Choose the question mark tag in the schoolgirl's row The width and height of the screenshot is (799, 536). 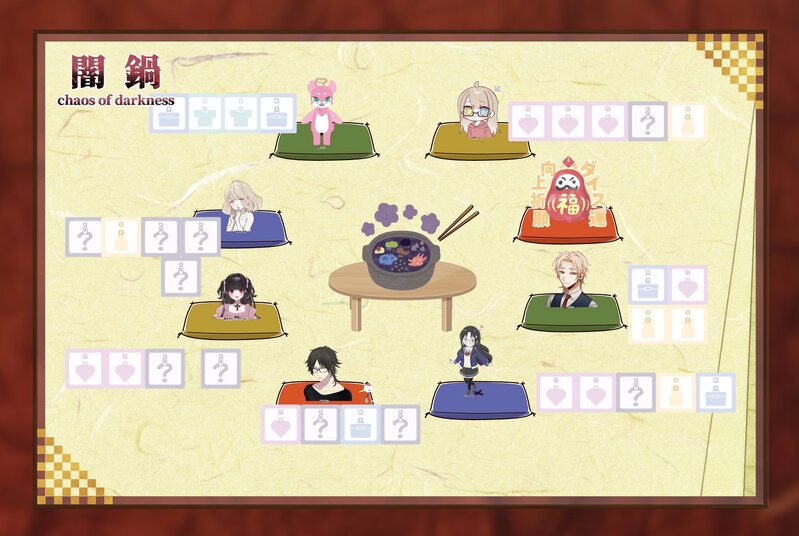(636, 392)
